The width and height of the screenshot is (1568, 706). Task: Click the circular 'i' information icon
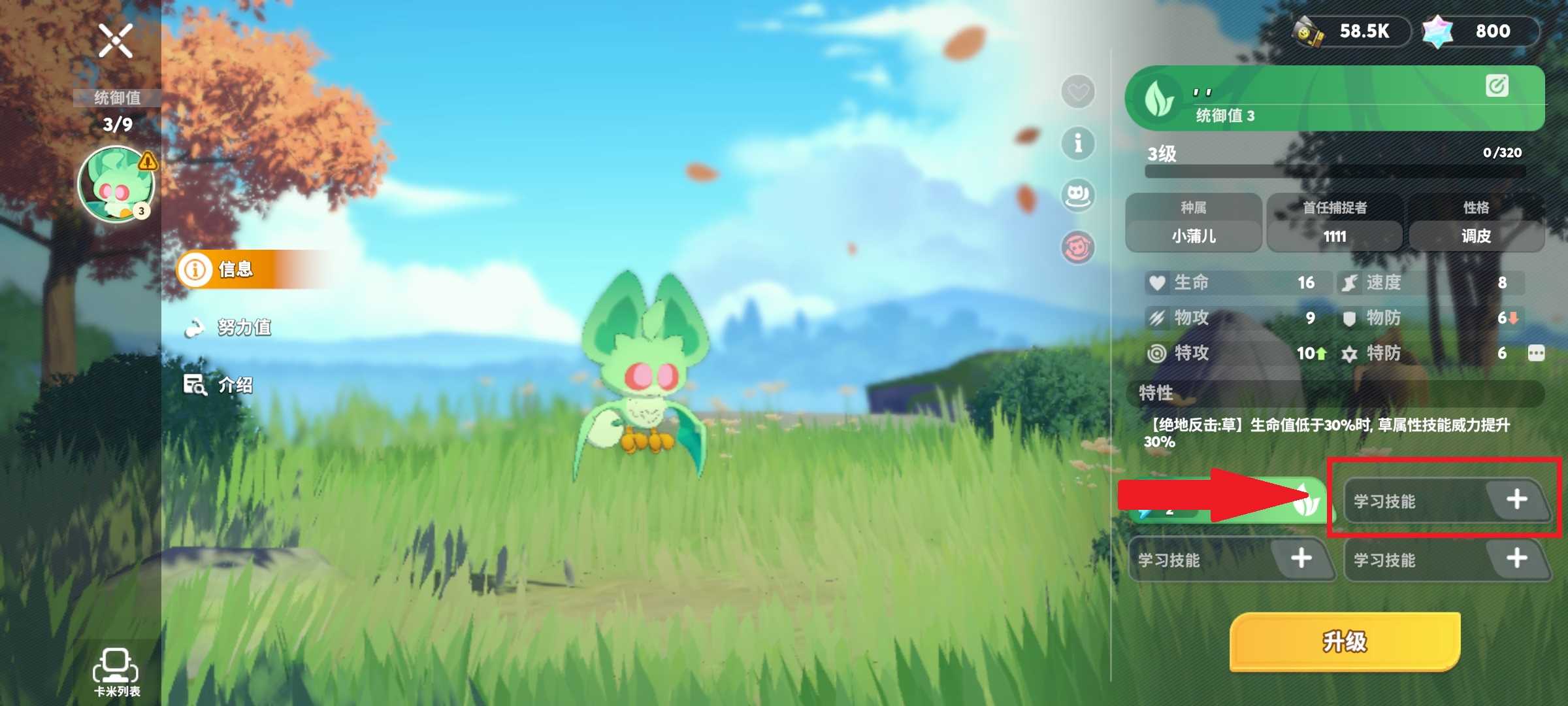tap(1079, 143)
